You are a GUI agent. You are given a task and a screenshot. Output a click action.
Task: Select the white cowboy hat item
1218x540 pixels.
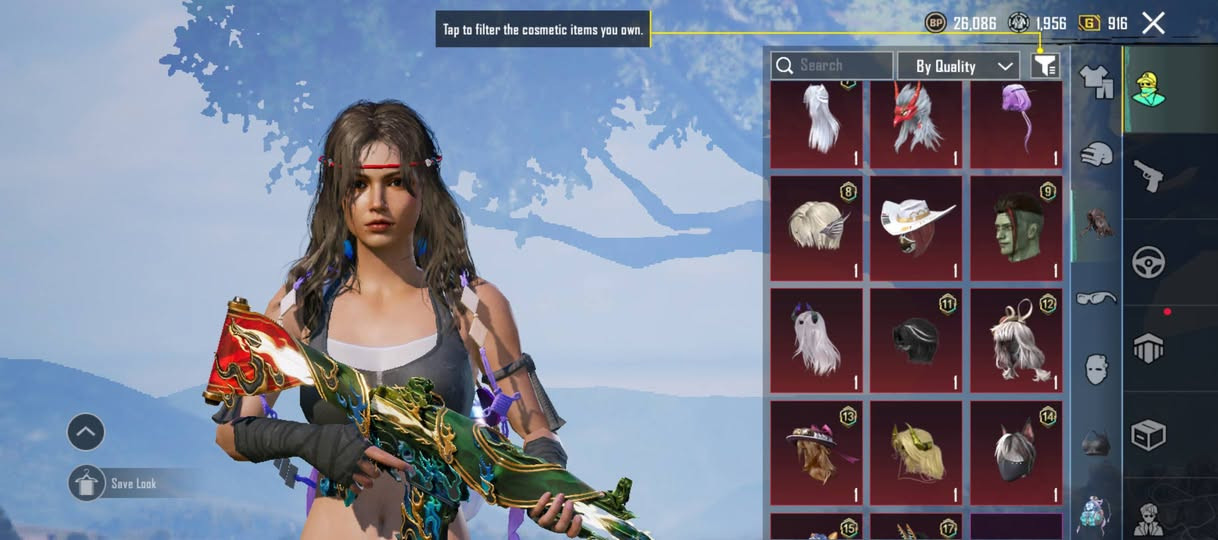click(916, 229)
